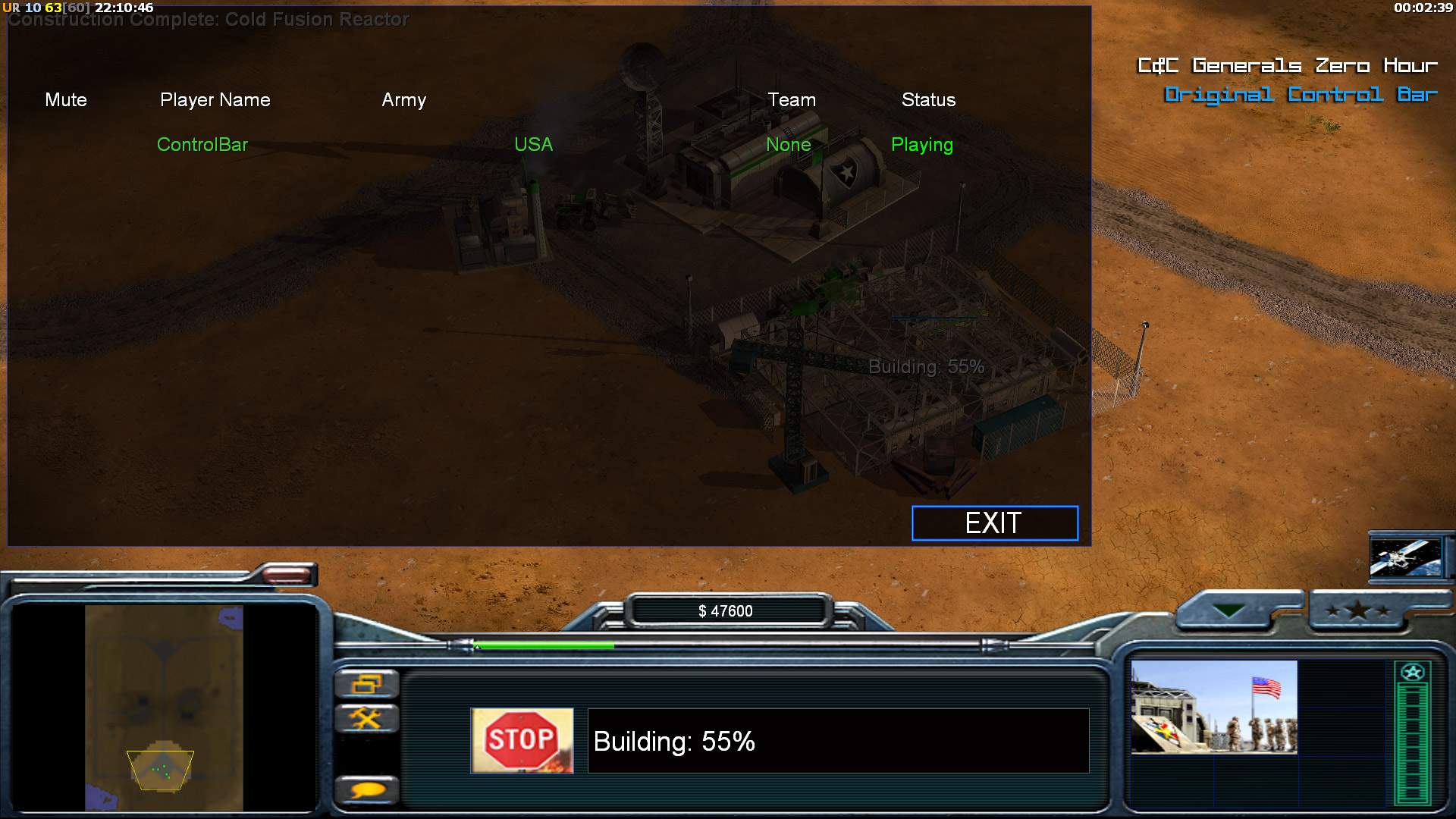Open the chat speech bubble button
This screenshot has height=819, width=1456.
366,791
